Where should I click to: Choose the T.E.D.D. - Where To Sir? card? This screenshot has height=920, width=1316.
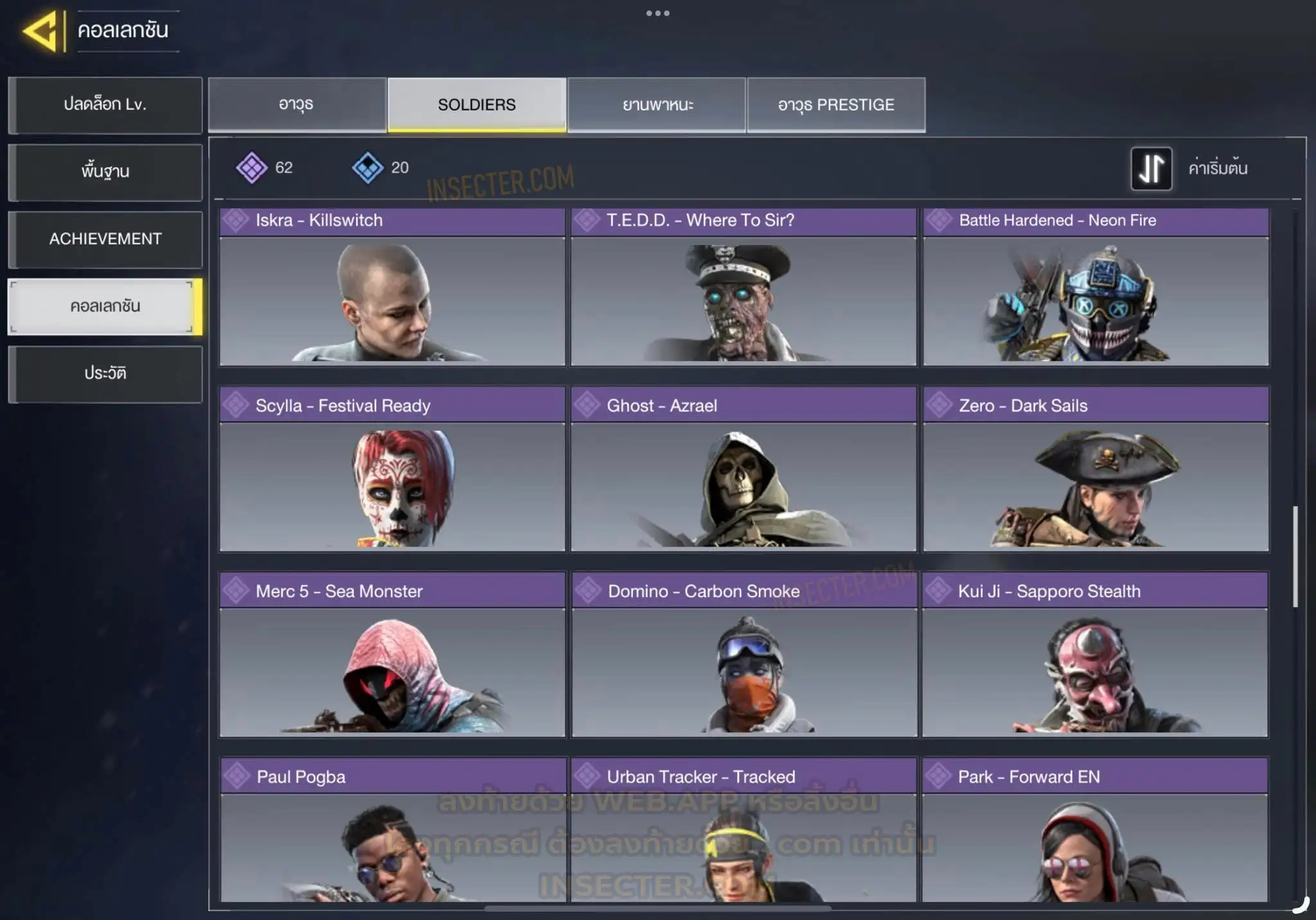(x=743, y=287)
